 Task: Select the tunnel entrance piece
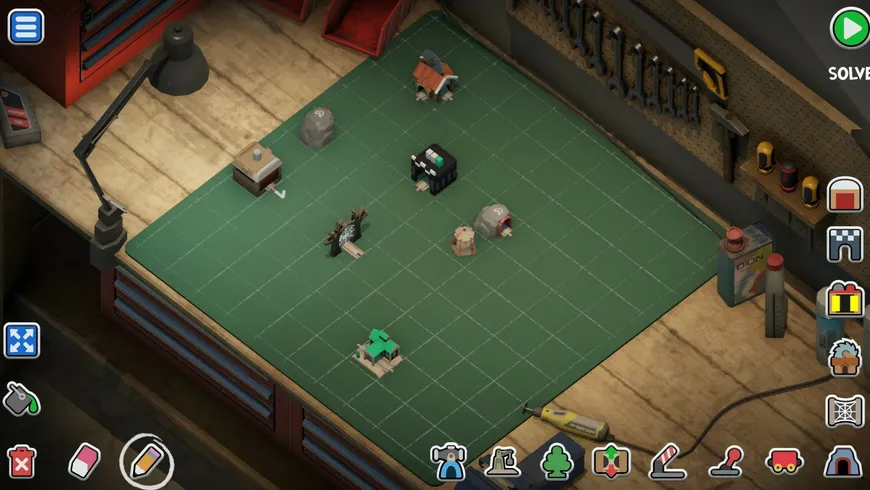(x=843, y=461)
